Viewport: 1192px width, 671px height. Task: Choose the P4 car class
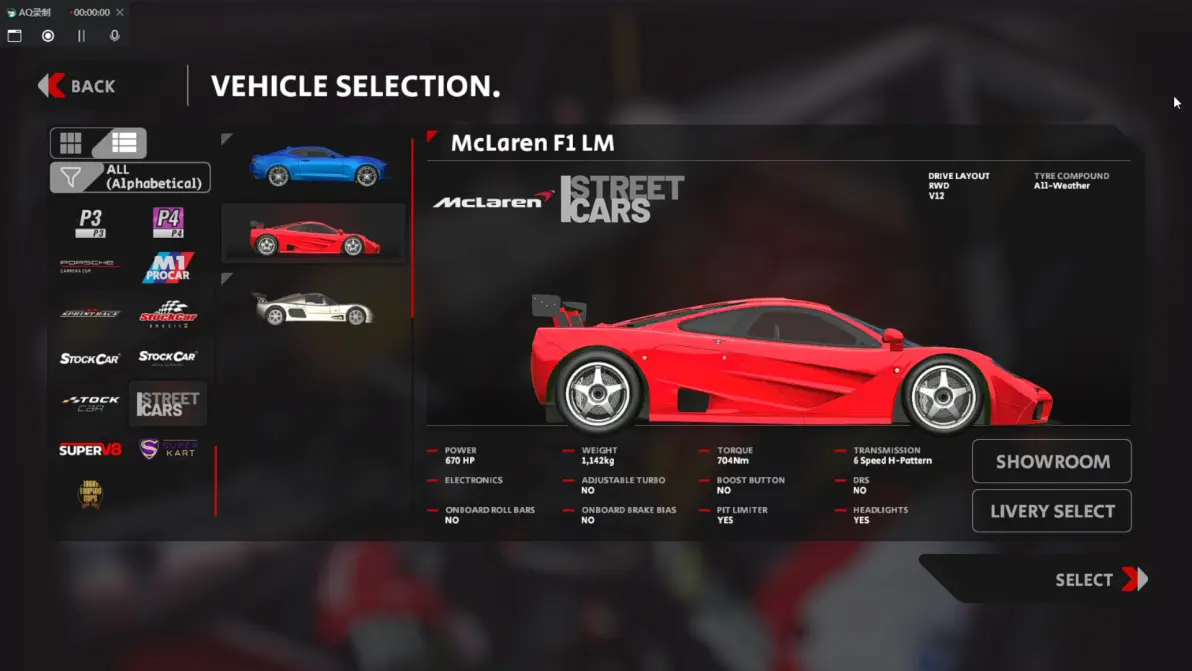[x=168, y=222]
